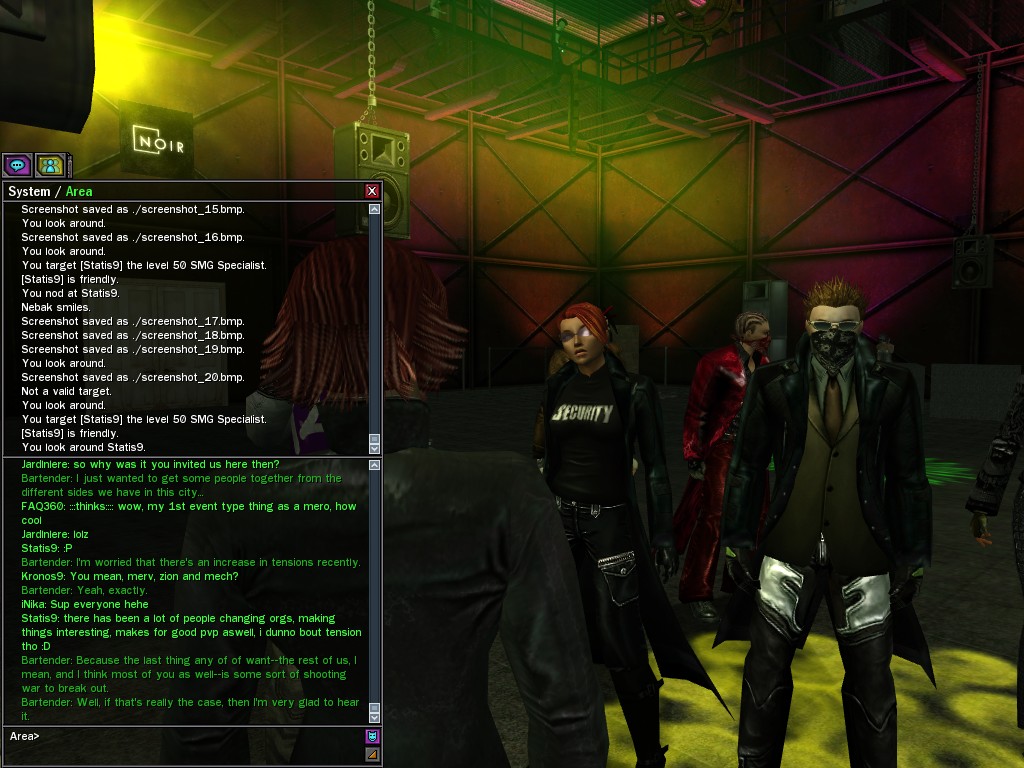Select the green Area tab label
The height and width of the screenshot is (768, 1024).
tap(79, 191)
